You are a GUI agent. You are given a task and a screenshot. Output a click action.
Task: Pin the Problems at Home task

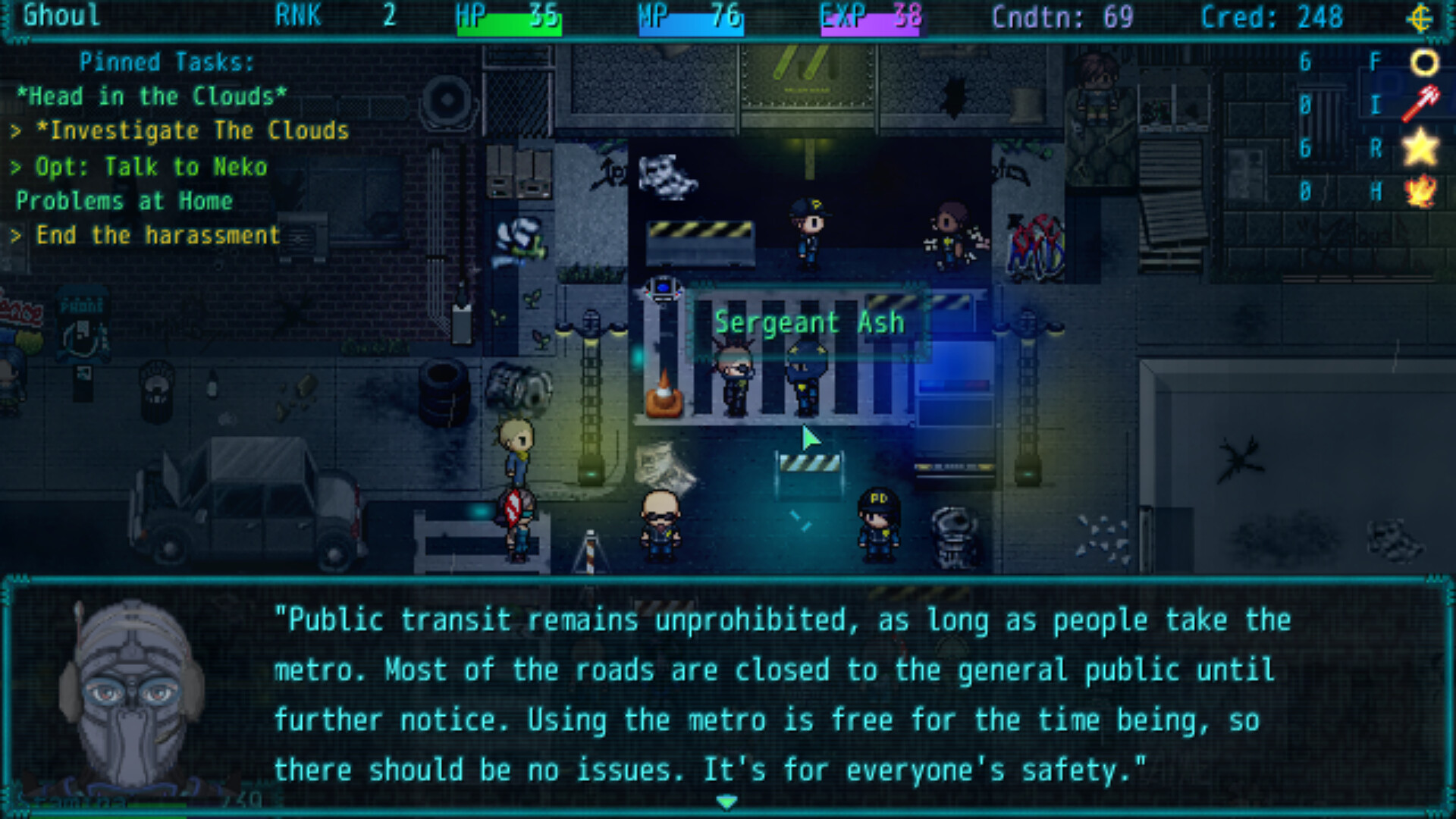tap(126, 200)
